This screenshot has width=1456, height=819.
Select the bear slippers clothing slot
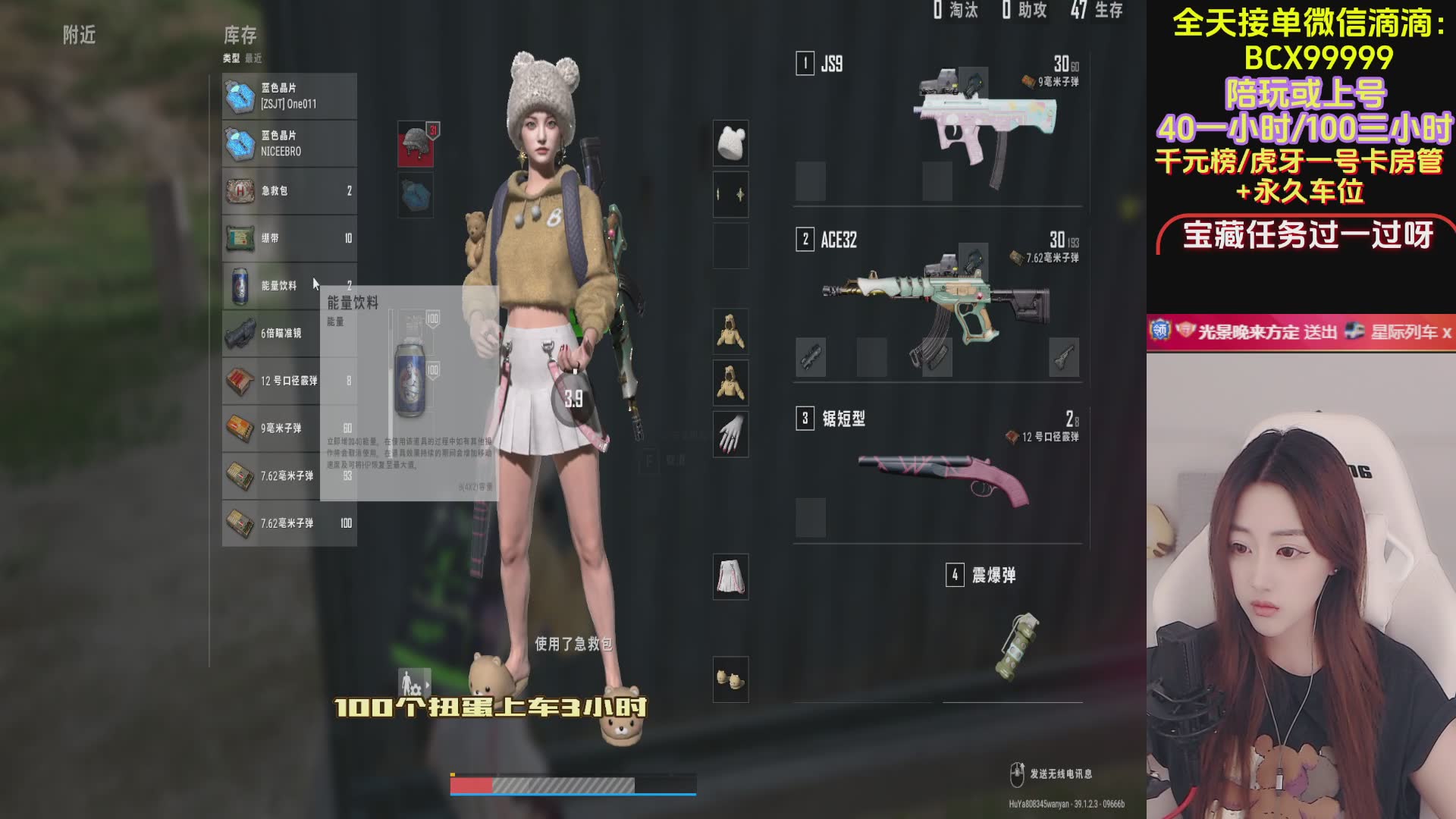click(x=730, y=679)
